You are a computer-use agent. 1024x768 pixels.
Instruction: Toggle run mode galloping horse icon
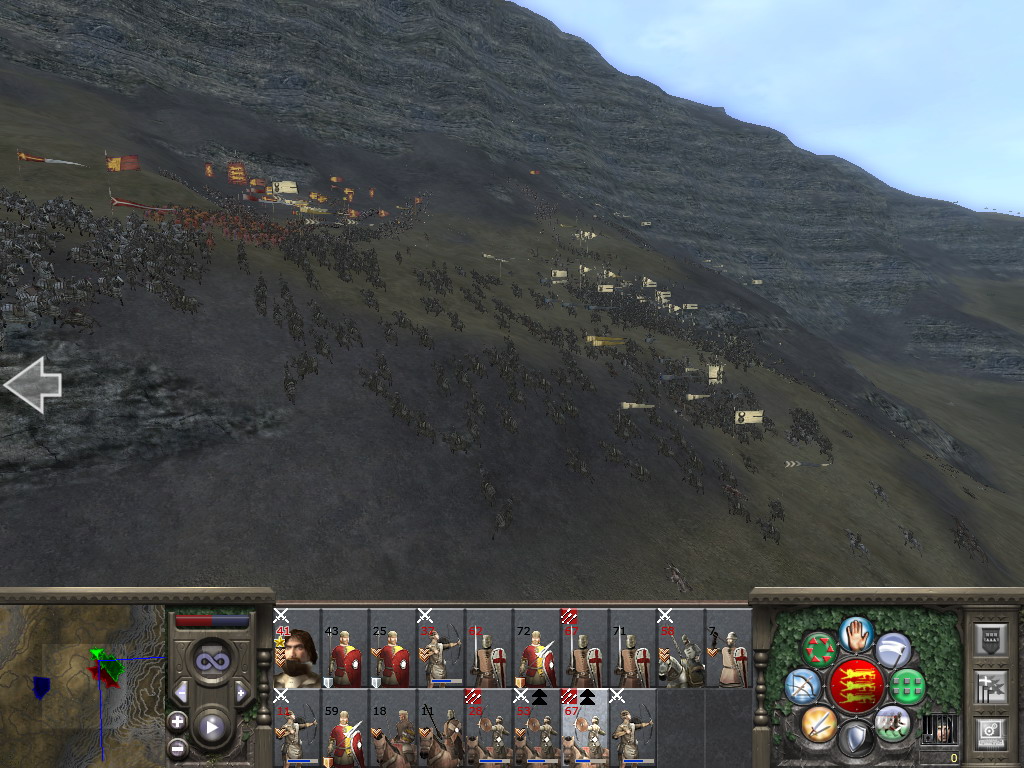pos(892,722)
